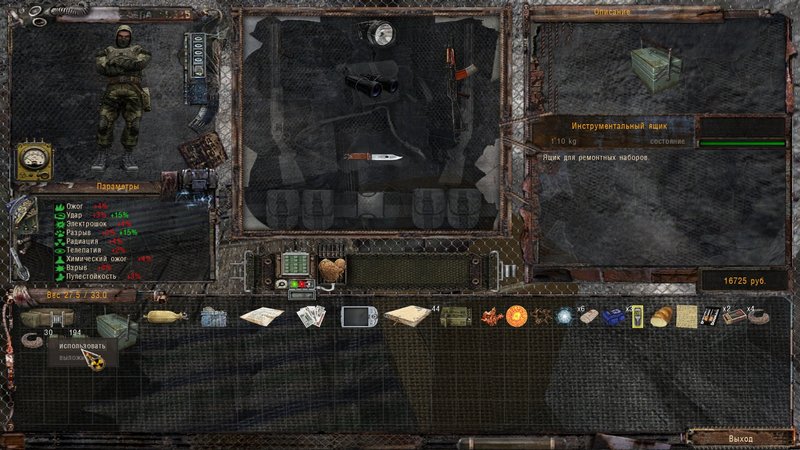Click the Выход exit button
The image size is (800, 450).
click(x=739, y=437)
